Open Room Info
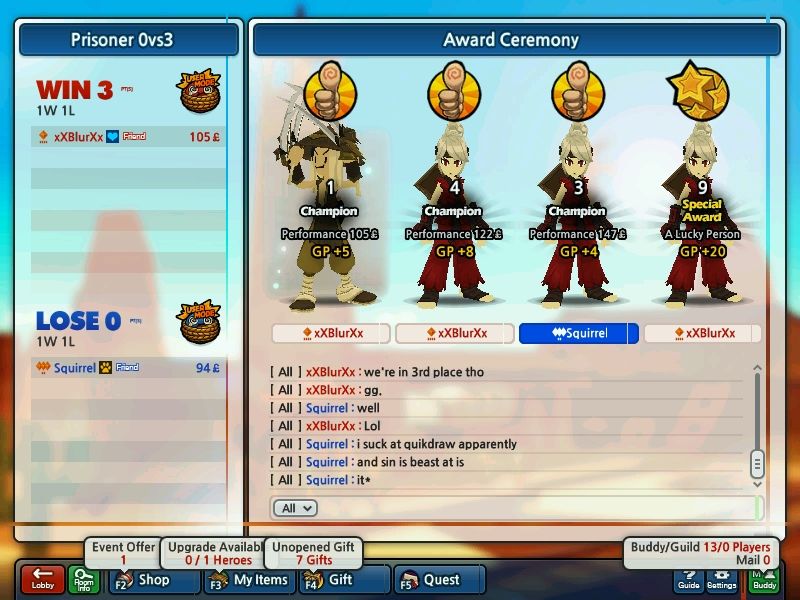 click(x=83, y=580)
